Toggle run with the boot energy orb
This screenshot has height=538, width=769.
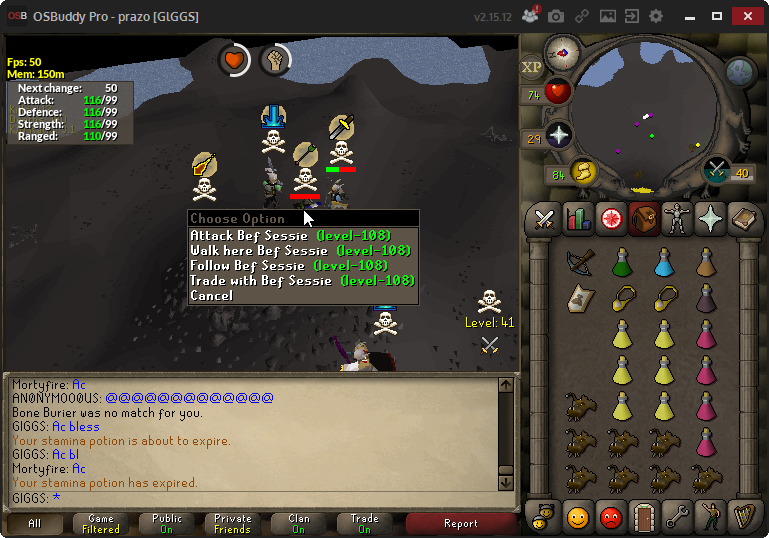[582, 173]
